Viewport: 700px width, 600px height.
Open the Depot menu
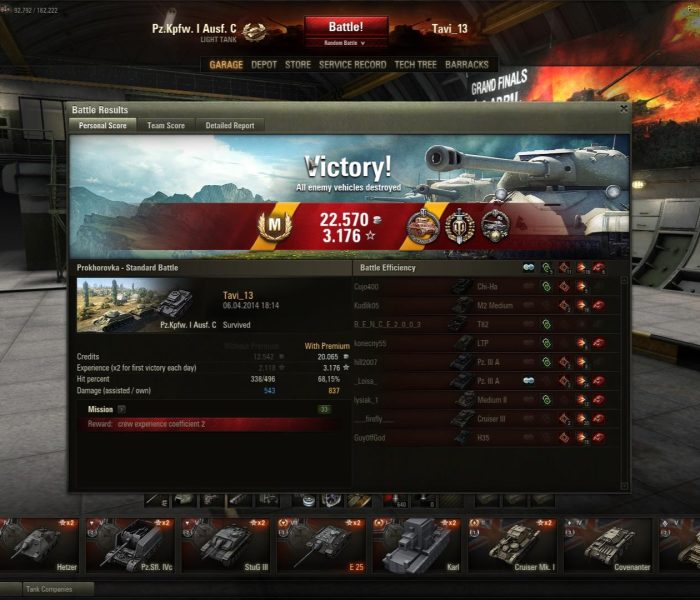click(x=264, y=65)
